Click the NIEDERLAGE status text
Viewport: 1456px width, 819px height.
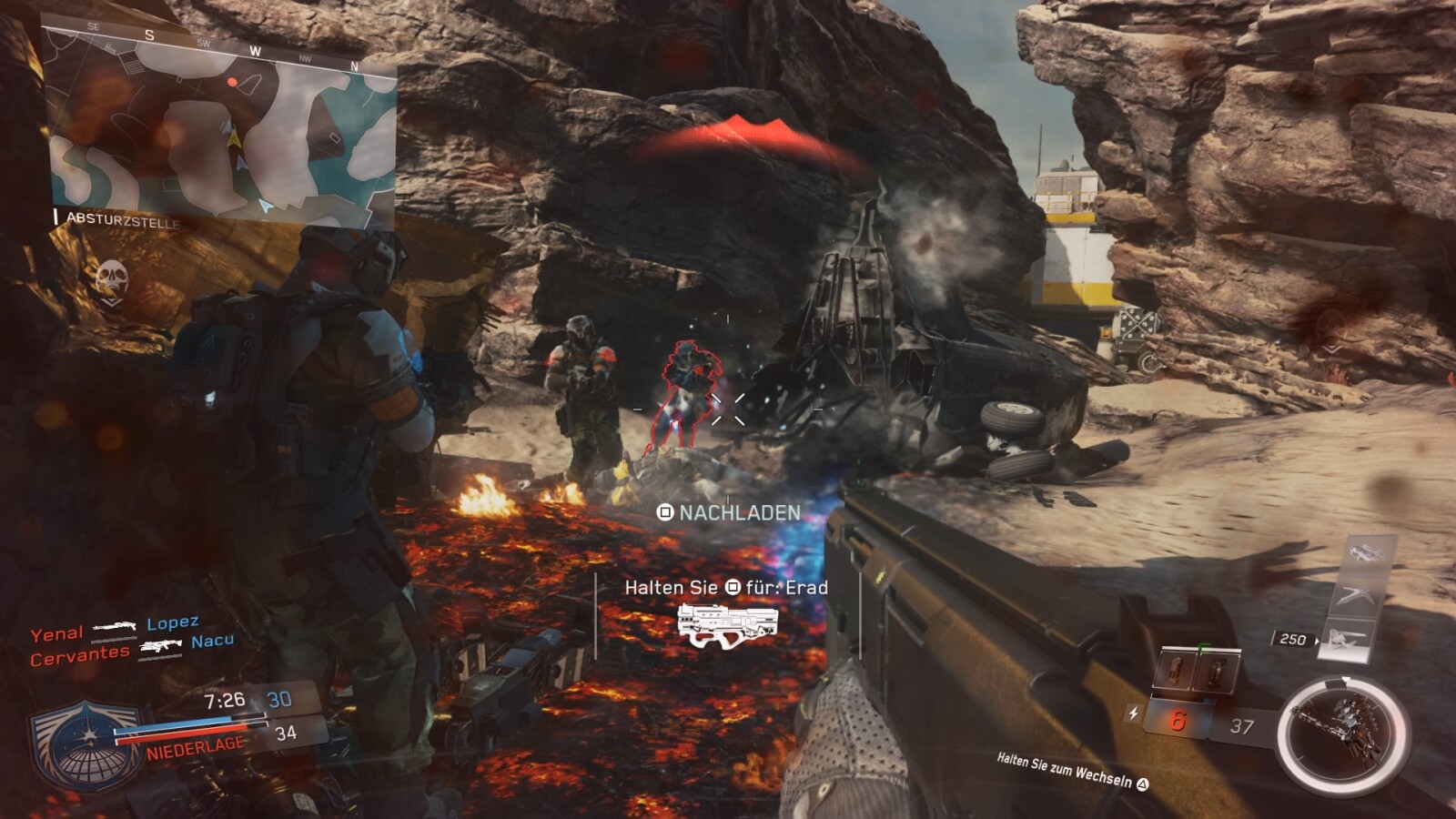click(195, 744)
